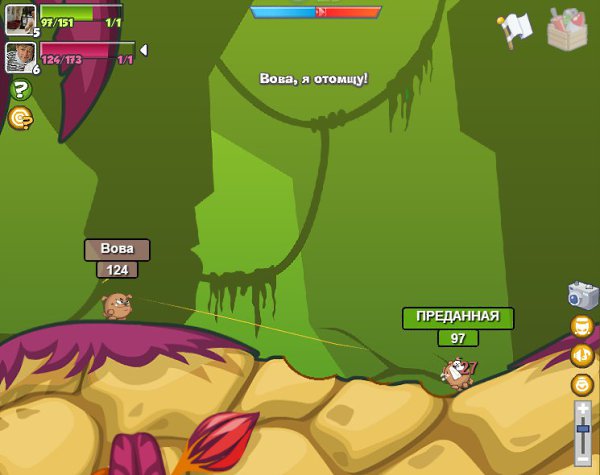Click the round orange button above the speaker
Screen dimensions: 600x475
tap(582, 326)
